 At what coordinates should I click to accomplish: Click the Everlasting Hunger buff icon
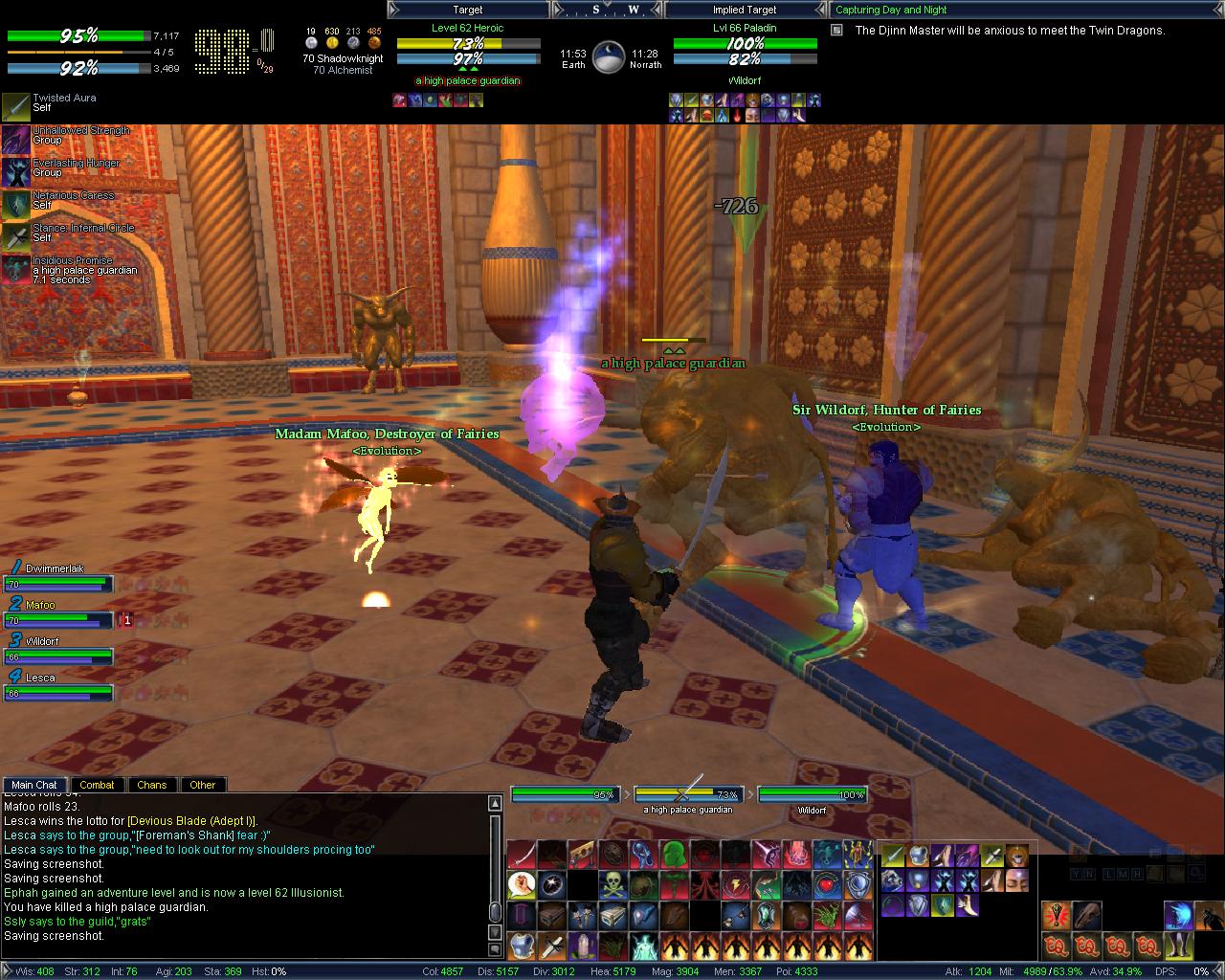(x=16, y=172)
